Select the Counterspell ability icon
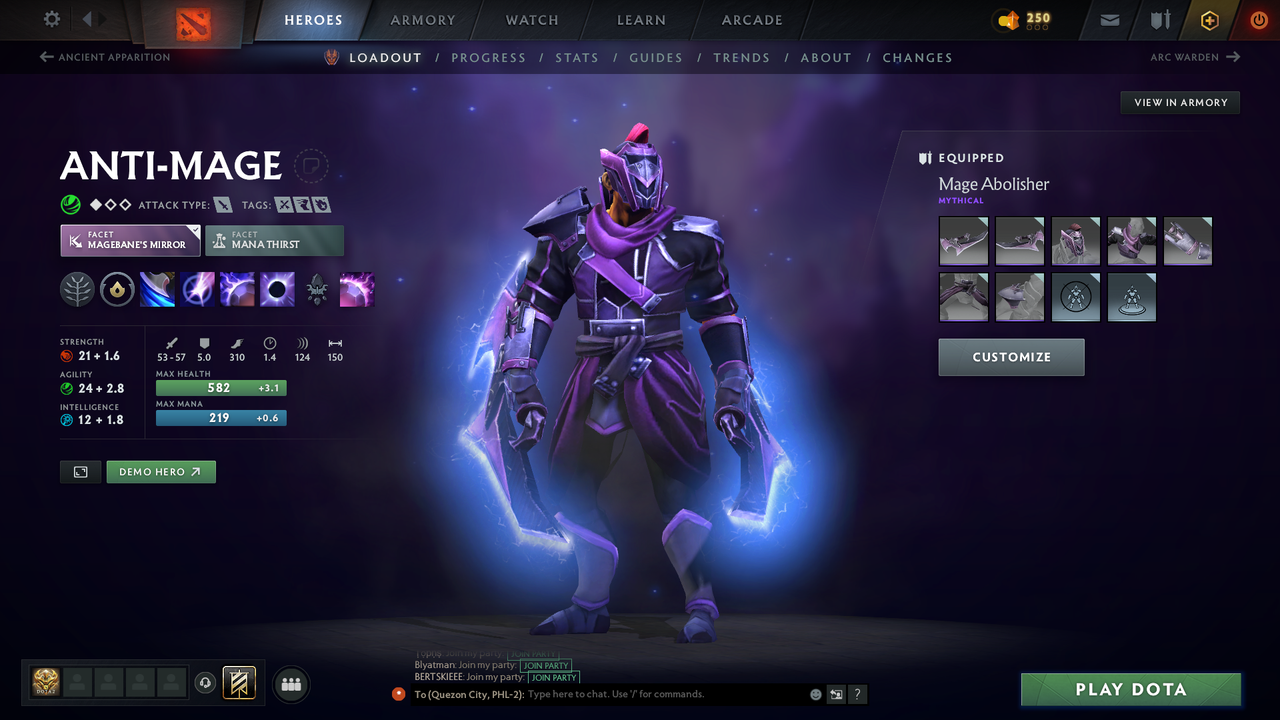The width and height of the screenshot is (1280, 720). [x=237, y=289]
